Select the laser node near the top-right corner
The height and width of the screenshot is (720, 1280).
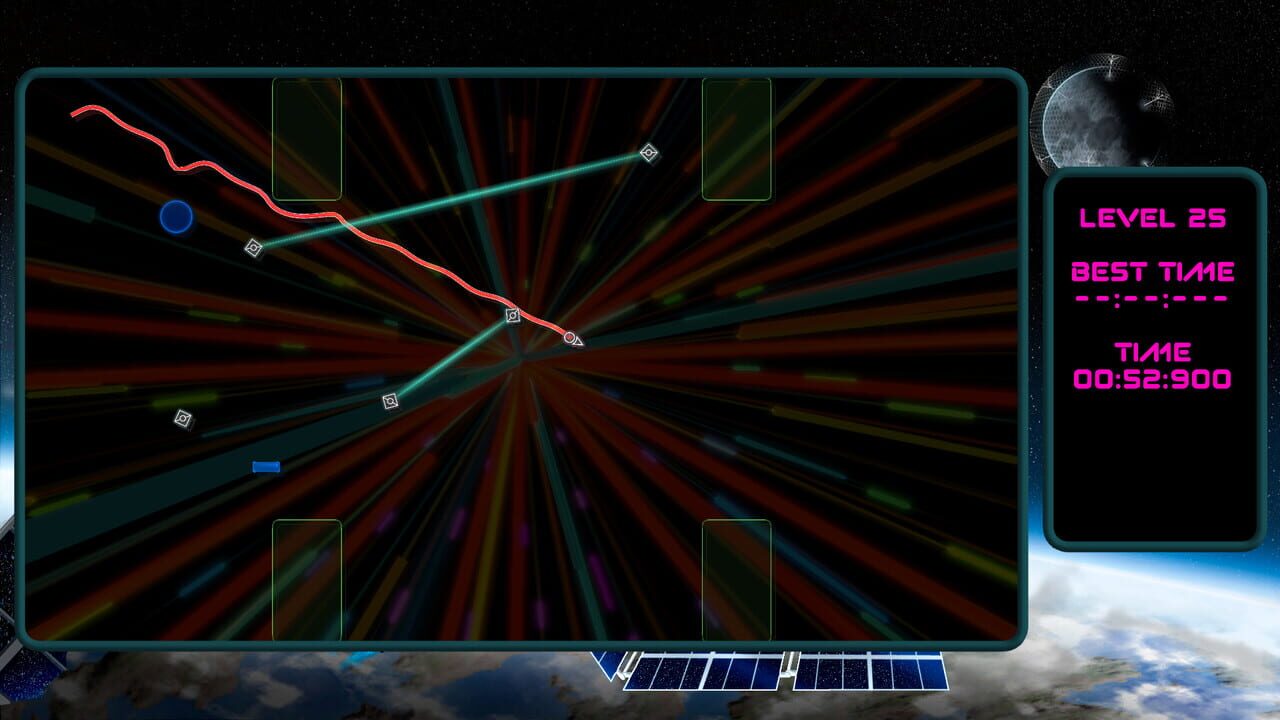(649, 153)
